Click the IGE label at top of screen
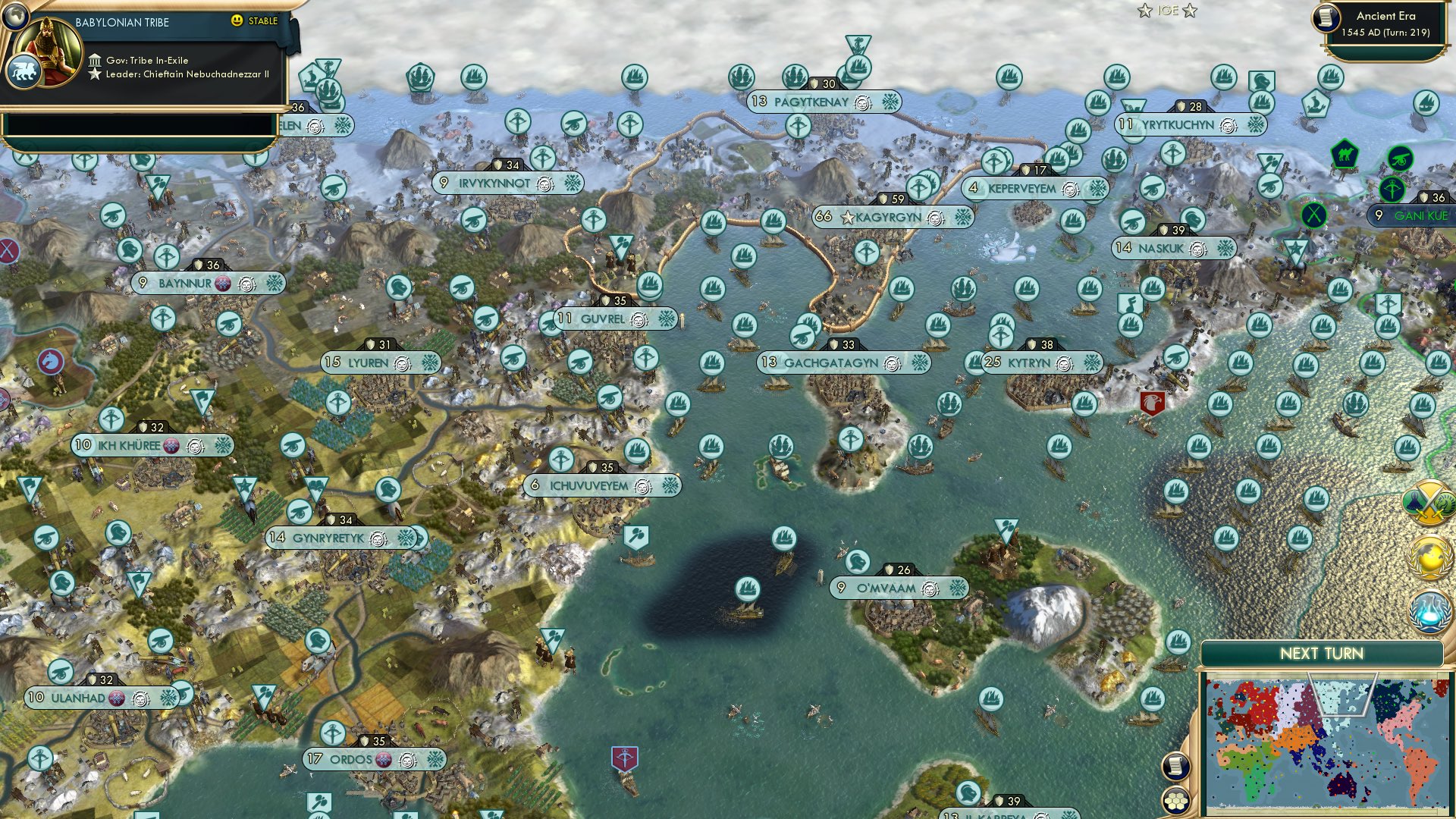The image size is (1456, 819). (x=1168, y=11)
